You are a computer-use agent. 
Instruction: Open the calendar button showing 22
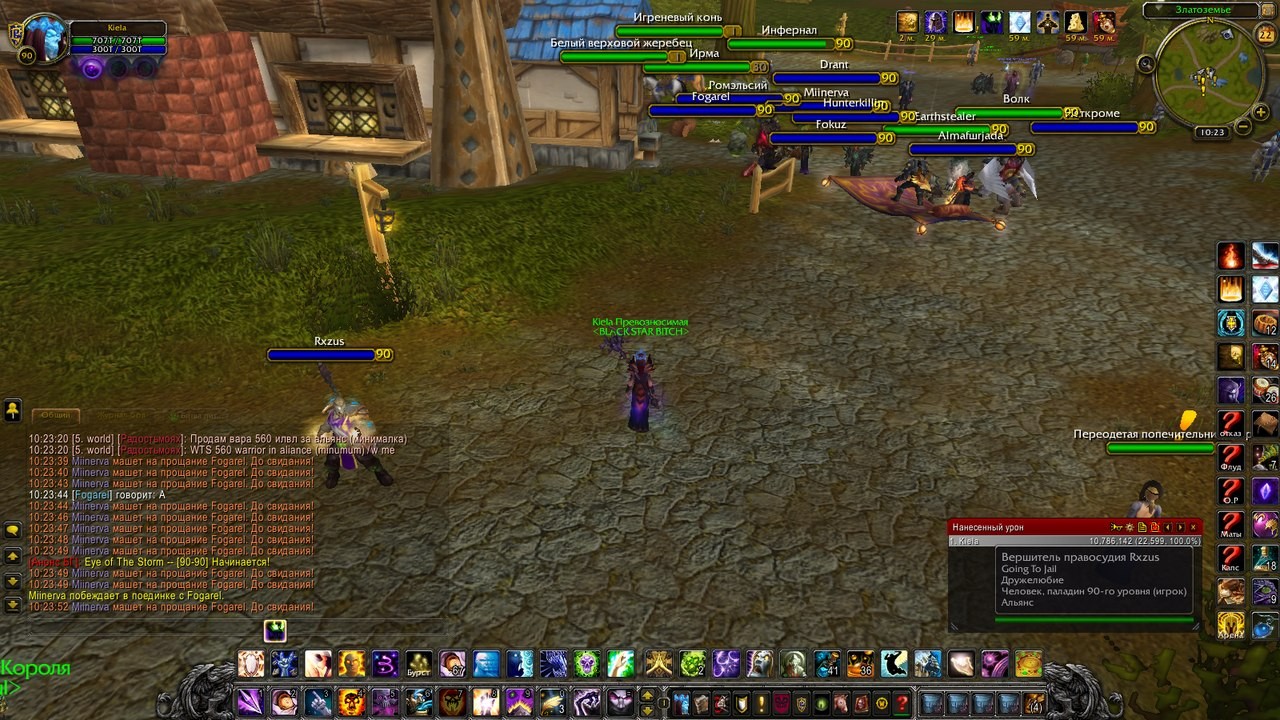1265,33
